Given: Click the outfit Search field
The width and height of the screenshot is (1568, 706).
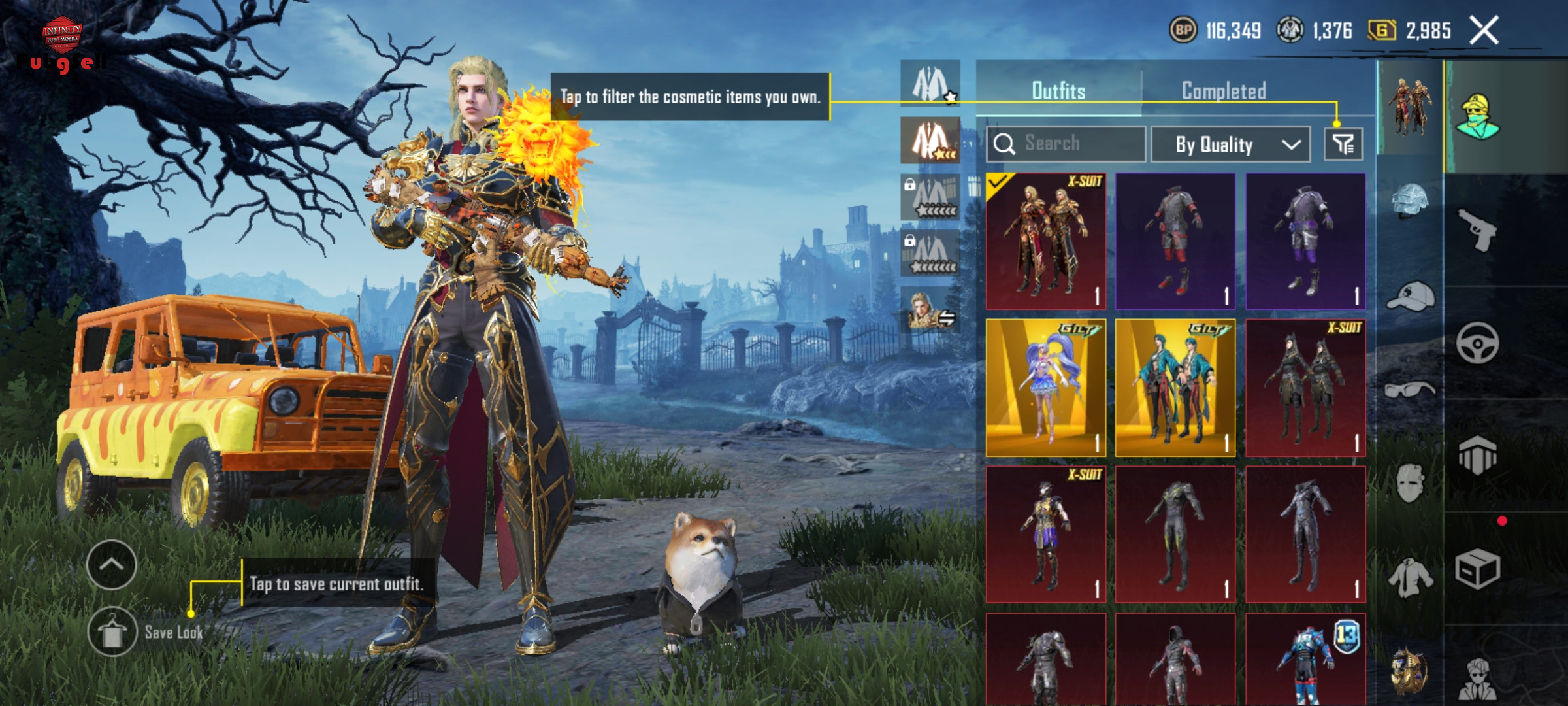Looking at the screenshot, I should pyautogui.click(x=1066, y=144).
